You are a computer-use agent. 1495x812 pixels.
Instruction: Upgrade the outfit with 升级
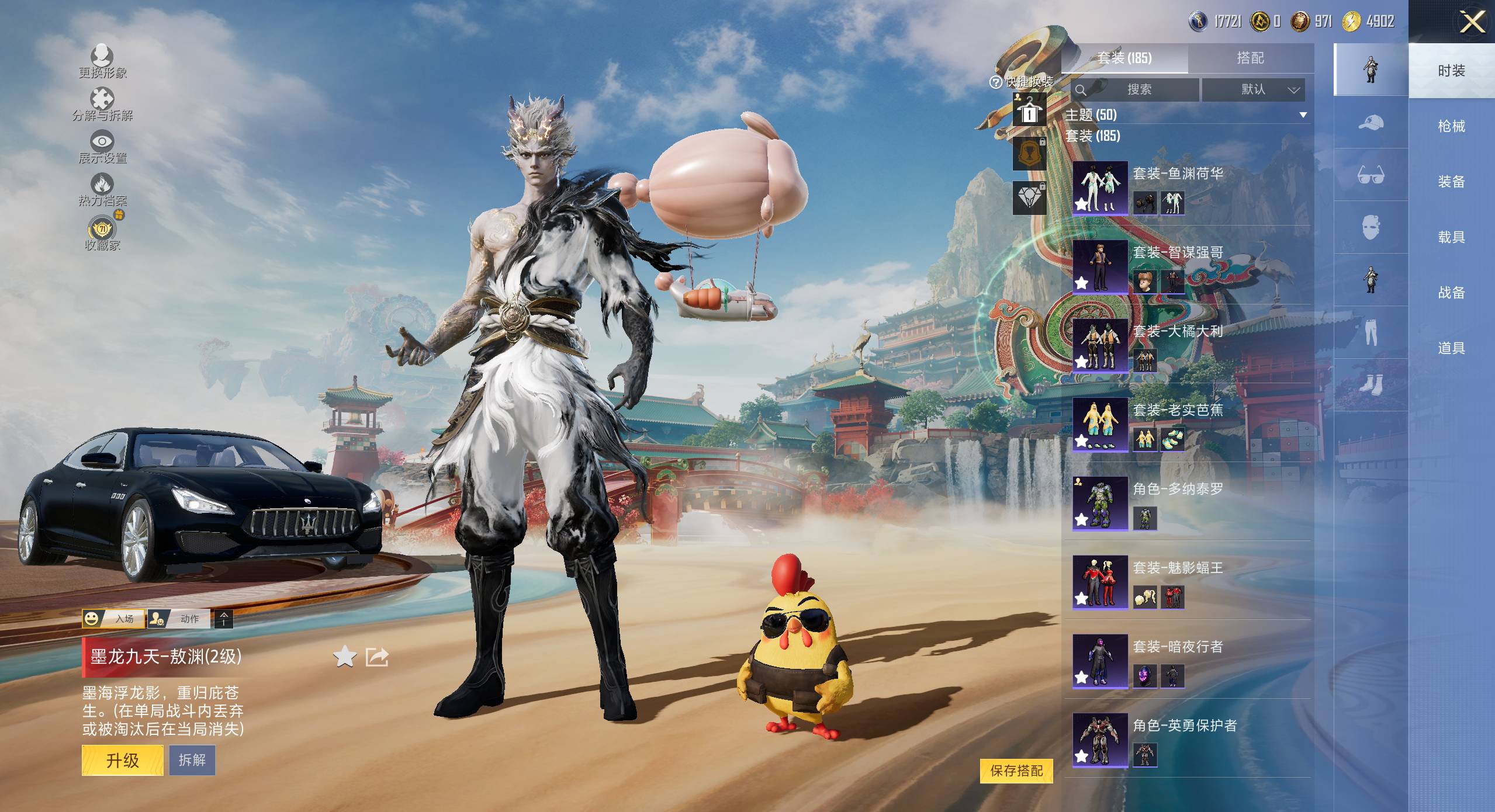122,760
